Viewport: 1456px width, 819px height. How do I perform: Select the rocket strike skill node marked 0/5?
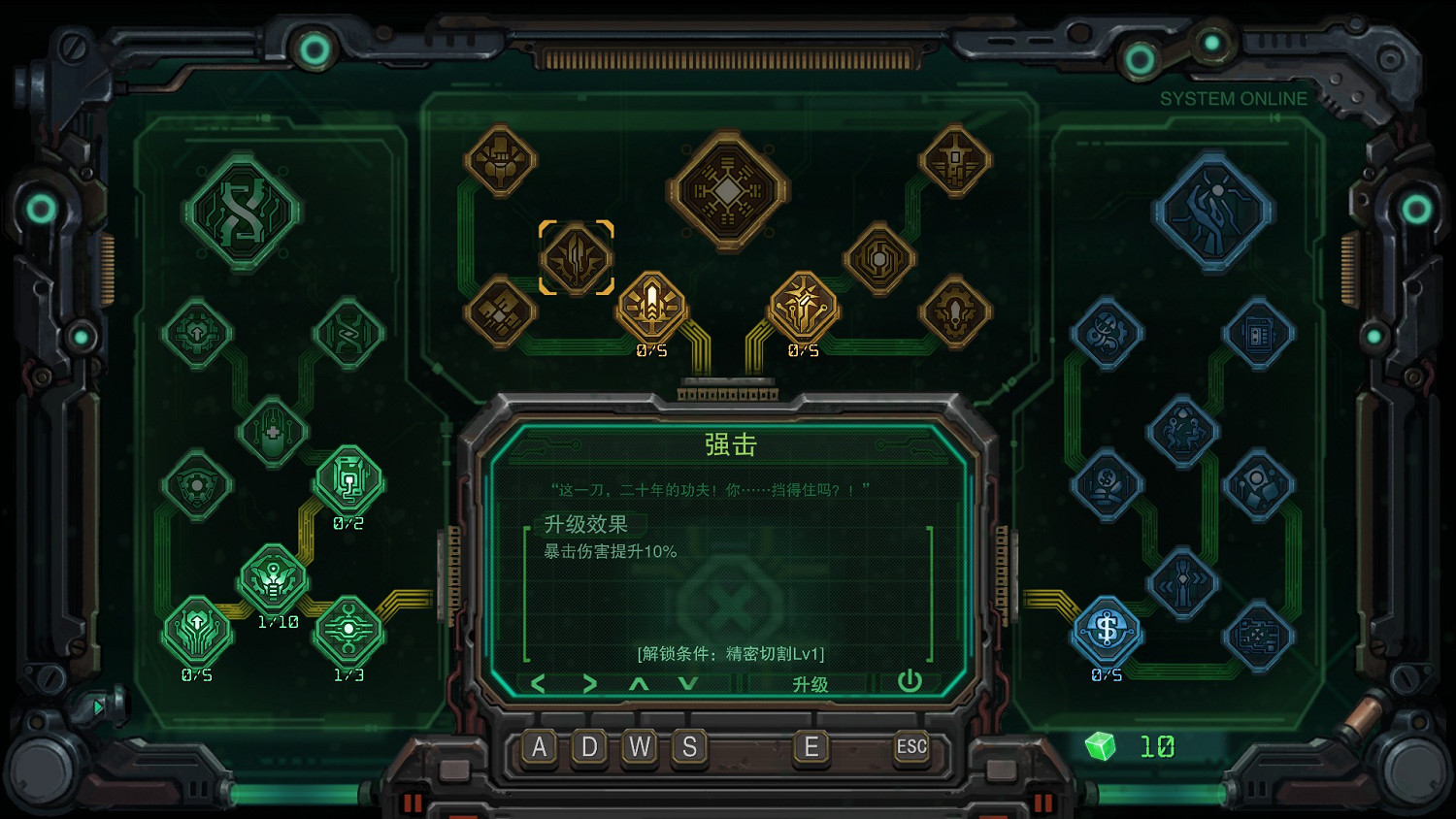pos(651,308)
